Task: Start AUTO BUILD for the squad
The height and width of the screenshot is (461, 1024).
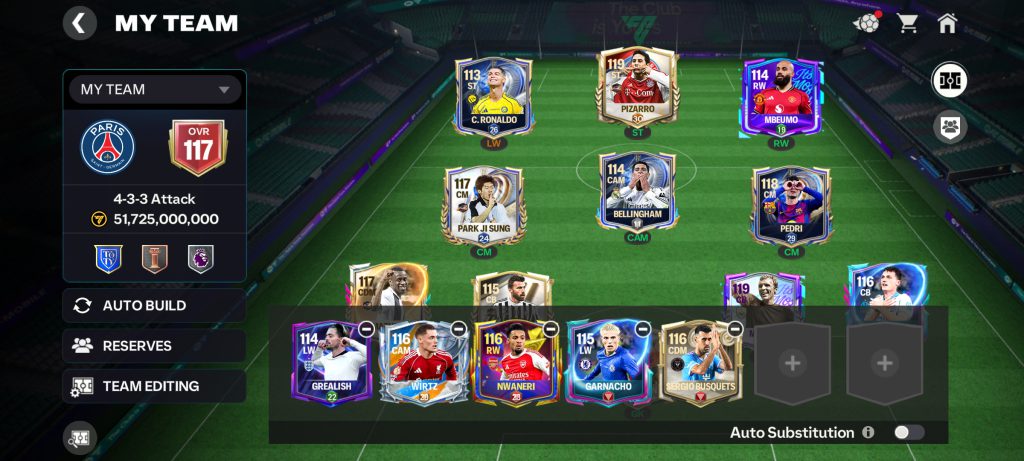Action: [x=154, y=306]
